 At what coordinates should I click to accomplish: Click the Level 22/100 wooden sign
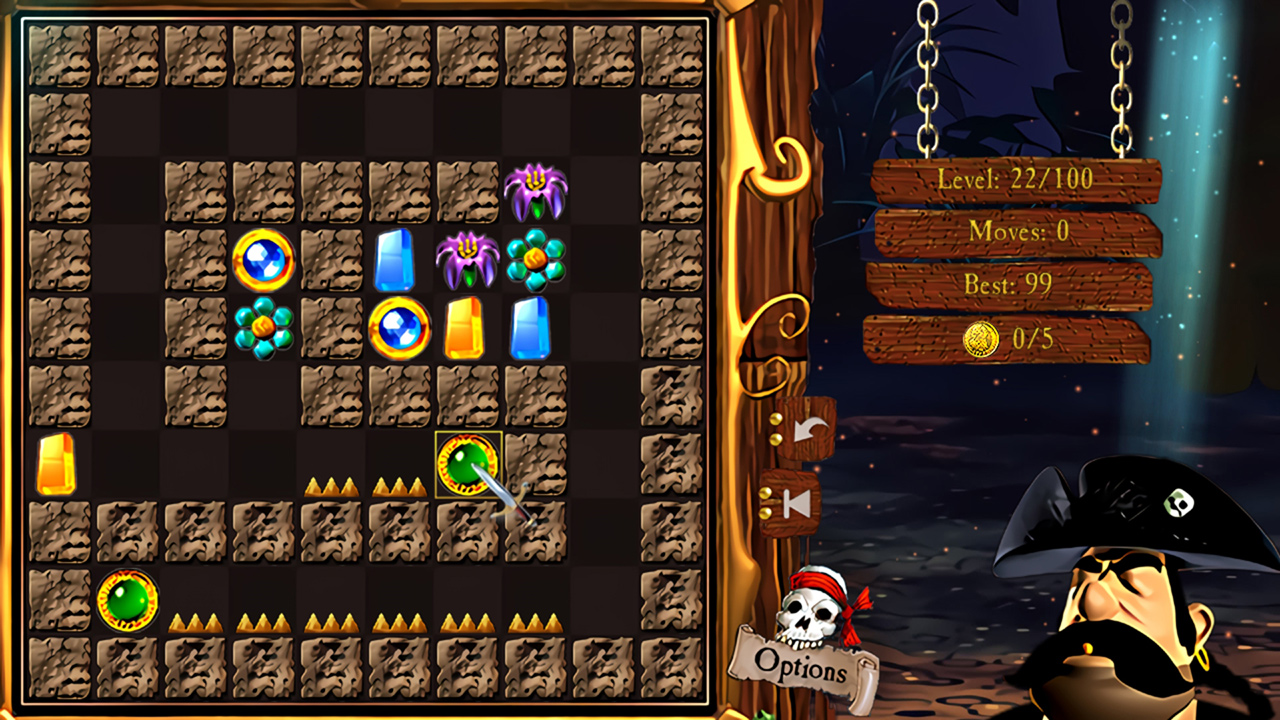pyautogui.click(x=1017, y=182)
